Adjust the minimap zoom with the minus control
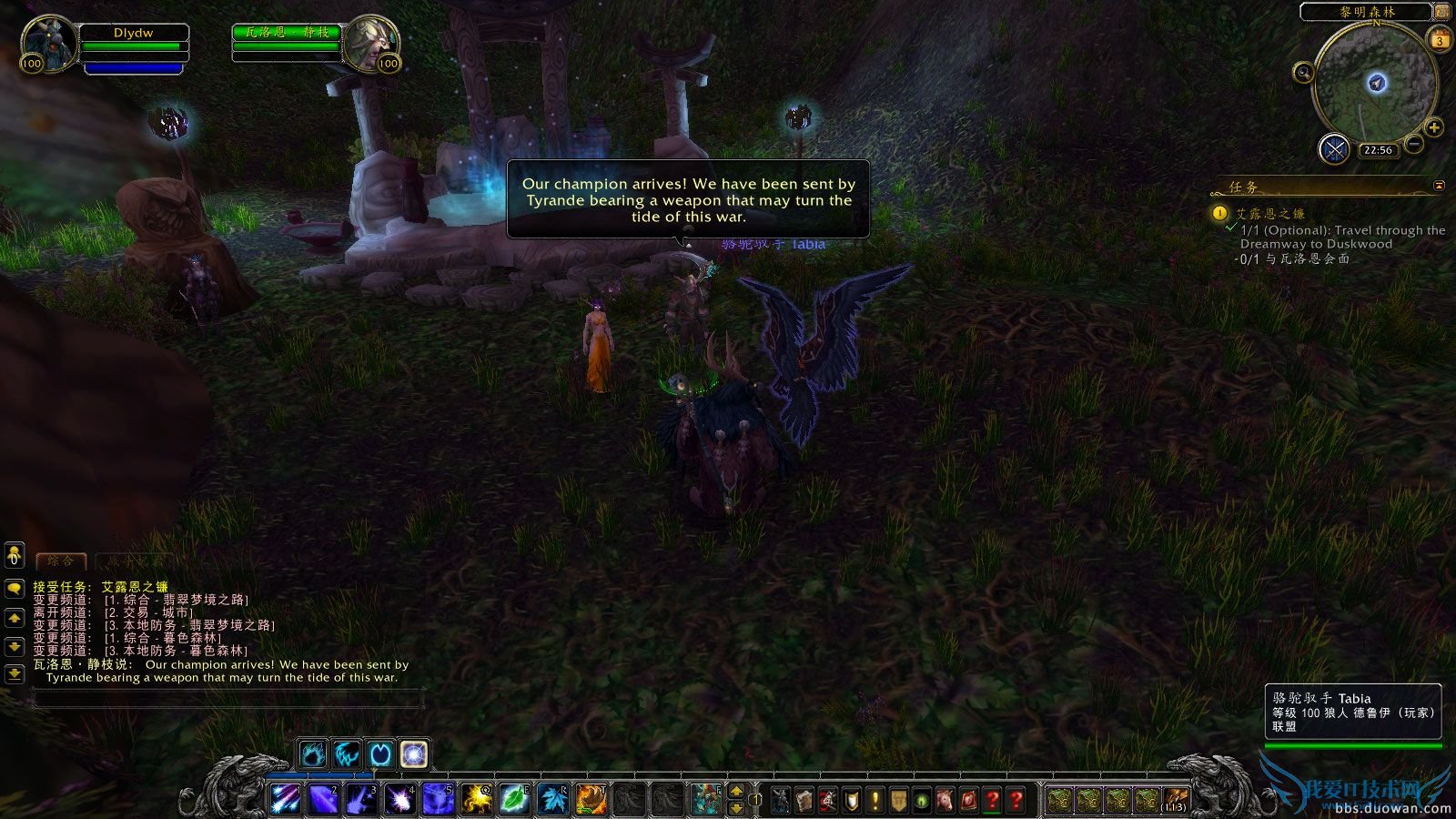The height and width of the screenshot is (819, 1456). click(1413, 144)
